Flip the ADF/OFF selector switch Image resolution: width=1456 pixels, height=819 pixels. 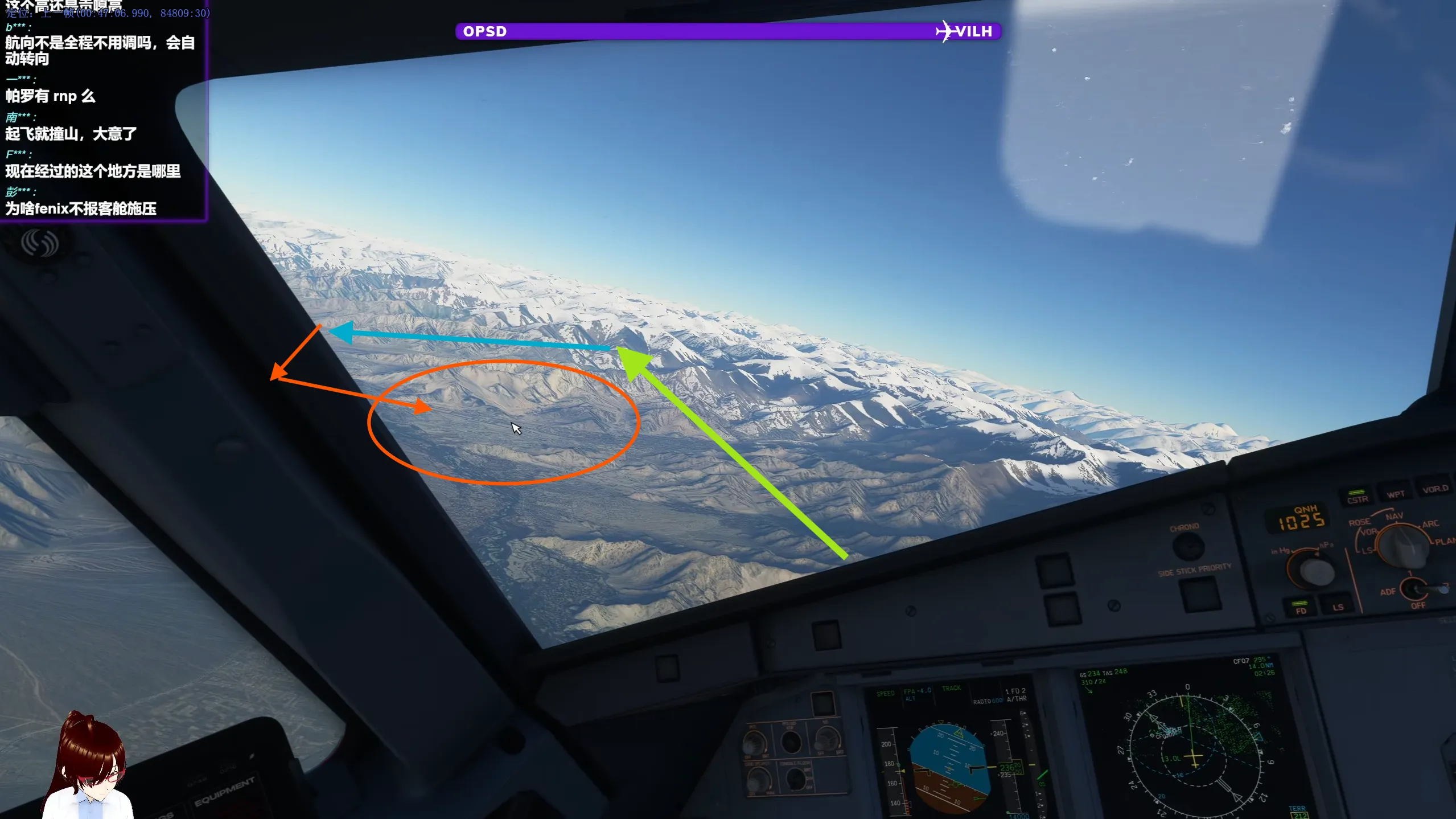[x=1421, y=588]
